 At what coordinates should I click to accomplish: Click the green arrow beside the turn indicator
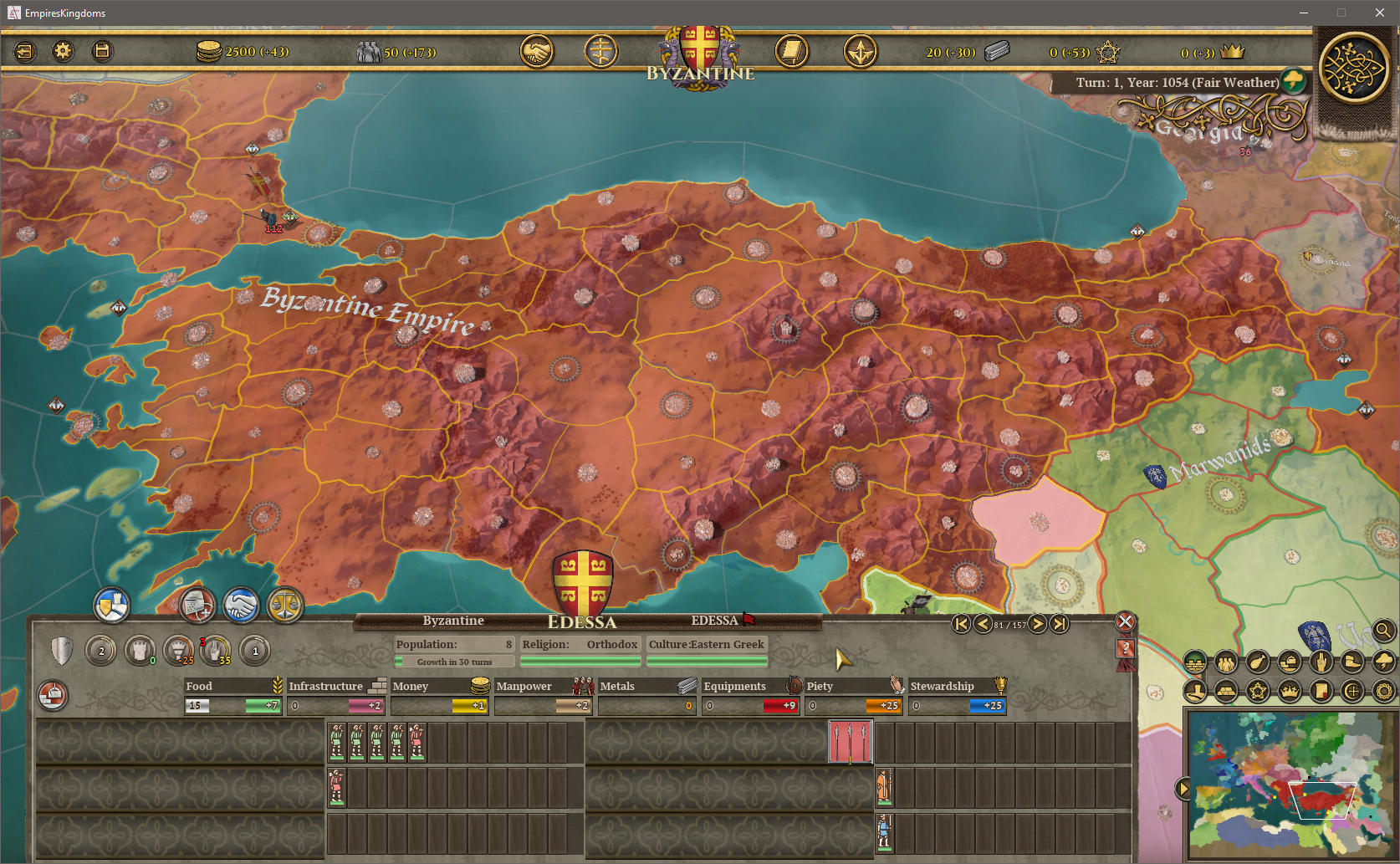(x=1293, y=82)
